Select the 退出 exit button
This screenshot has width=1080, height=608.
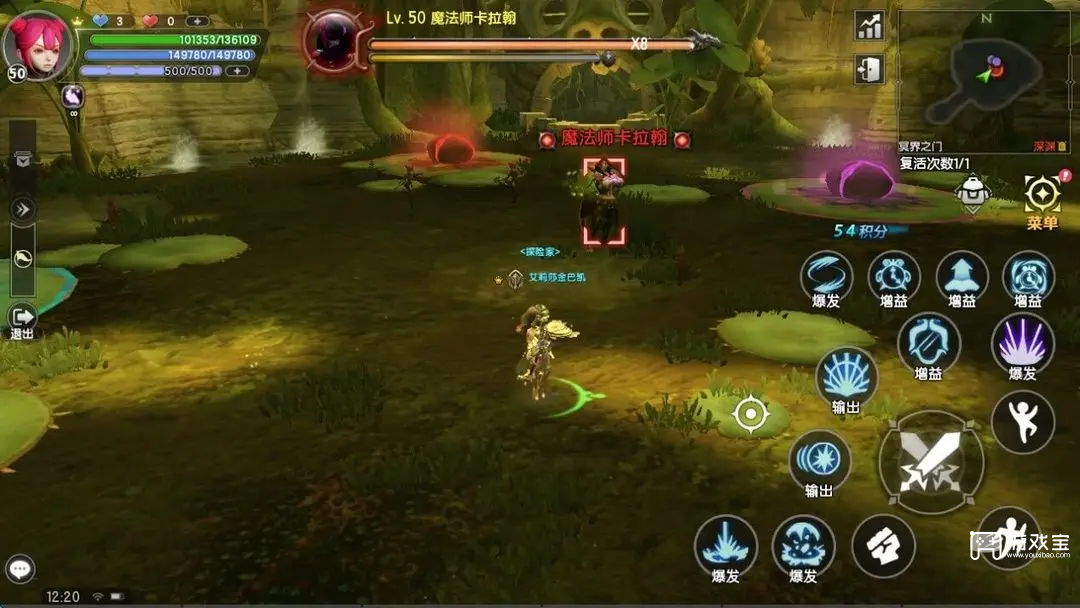click(22, 319)
